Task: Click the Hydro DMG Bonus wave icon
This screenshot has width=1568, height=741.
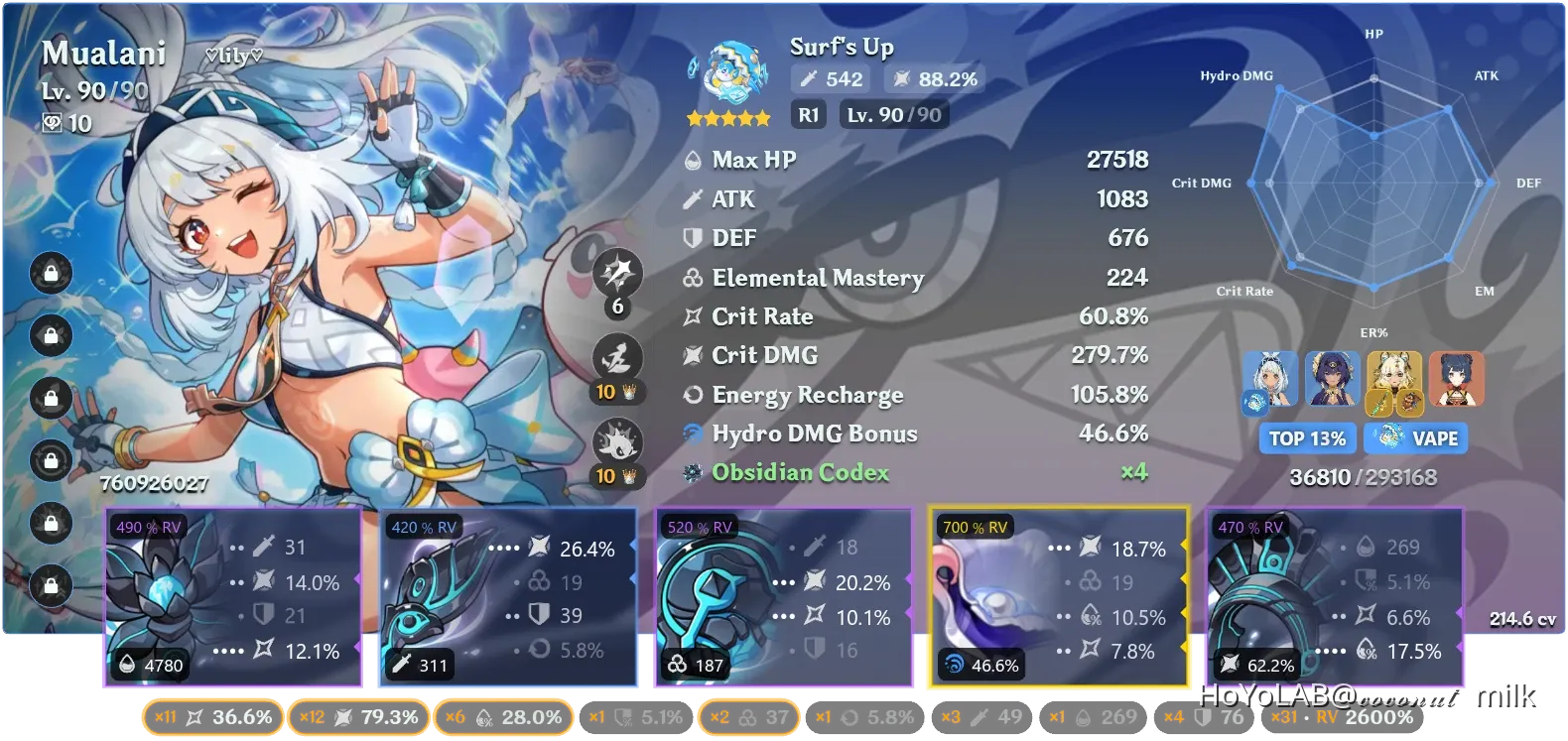Action: [692, 433]
